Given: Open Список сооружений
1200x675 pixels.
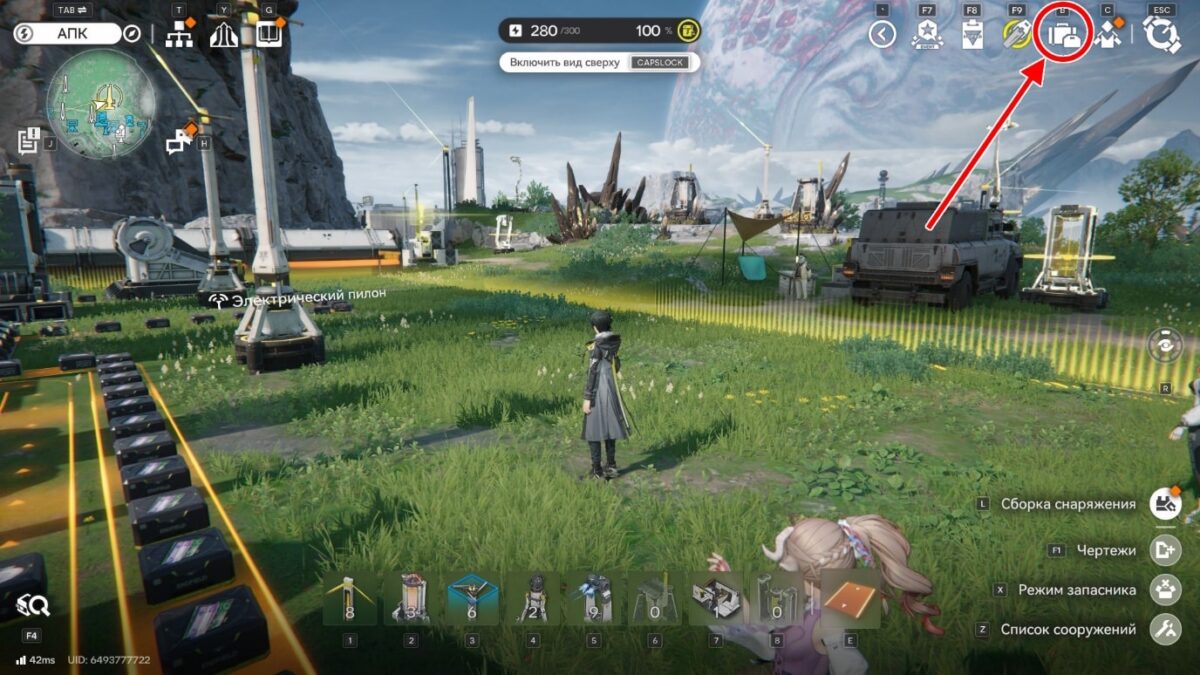Looking at the screenshot, I should coord(1166,630).
